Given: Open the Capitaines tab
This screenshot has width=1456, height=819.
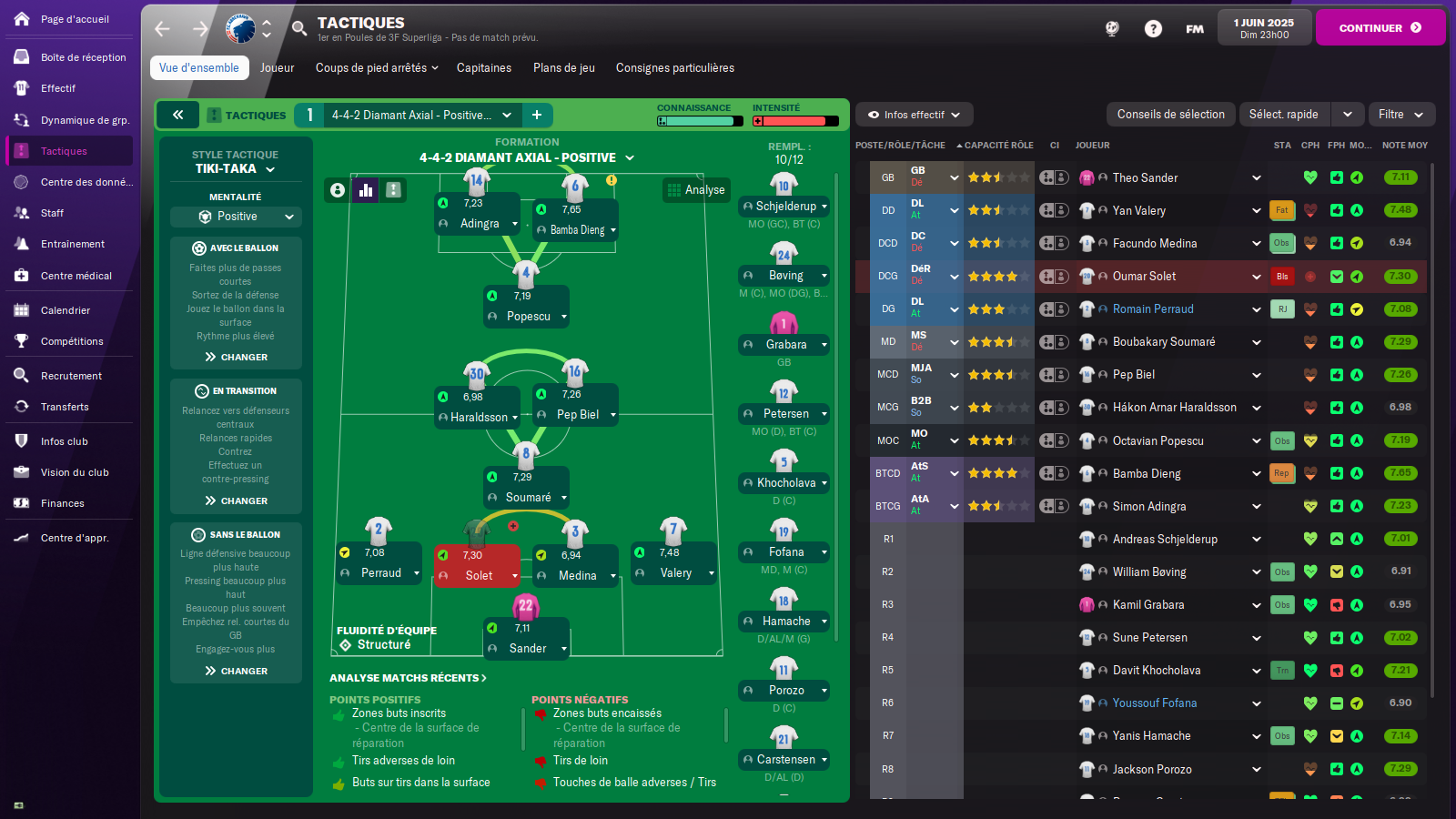Looking at the screenshot, I should (x=483, y=68).
